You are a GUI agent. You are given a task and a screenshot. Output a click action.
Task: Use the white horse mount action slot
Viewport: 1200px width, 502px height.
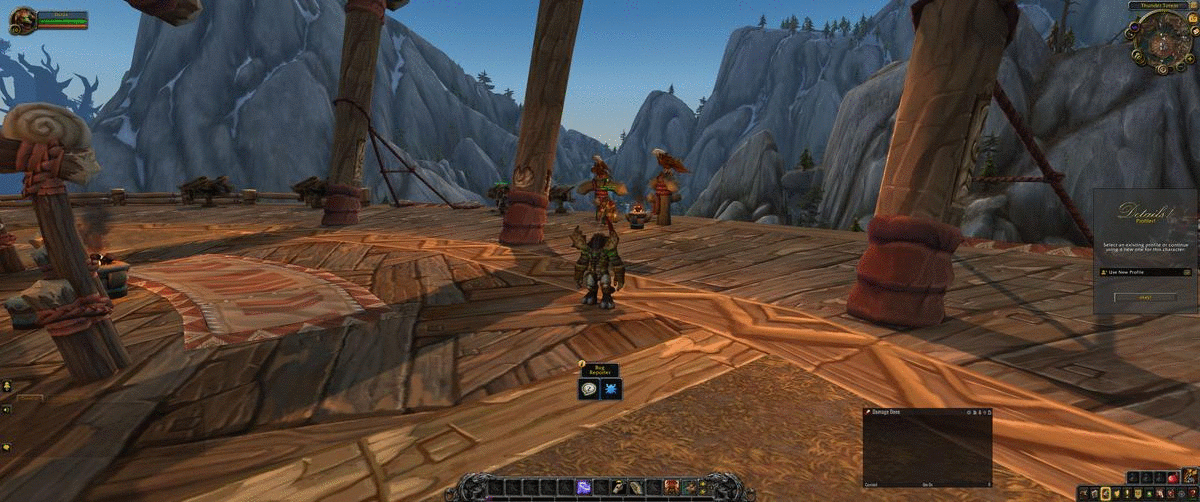[x=621, y=487]
